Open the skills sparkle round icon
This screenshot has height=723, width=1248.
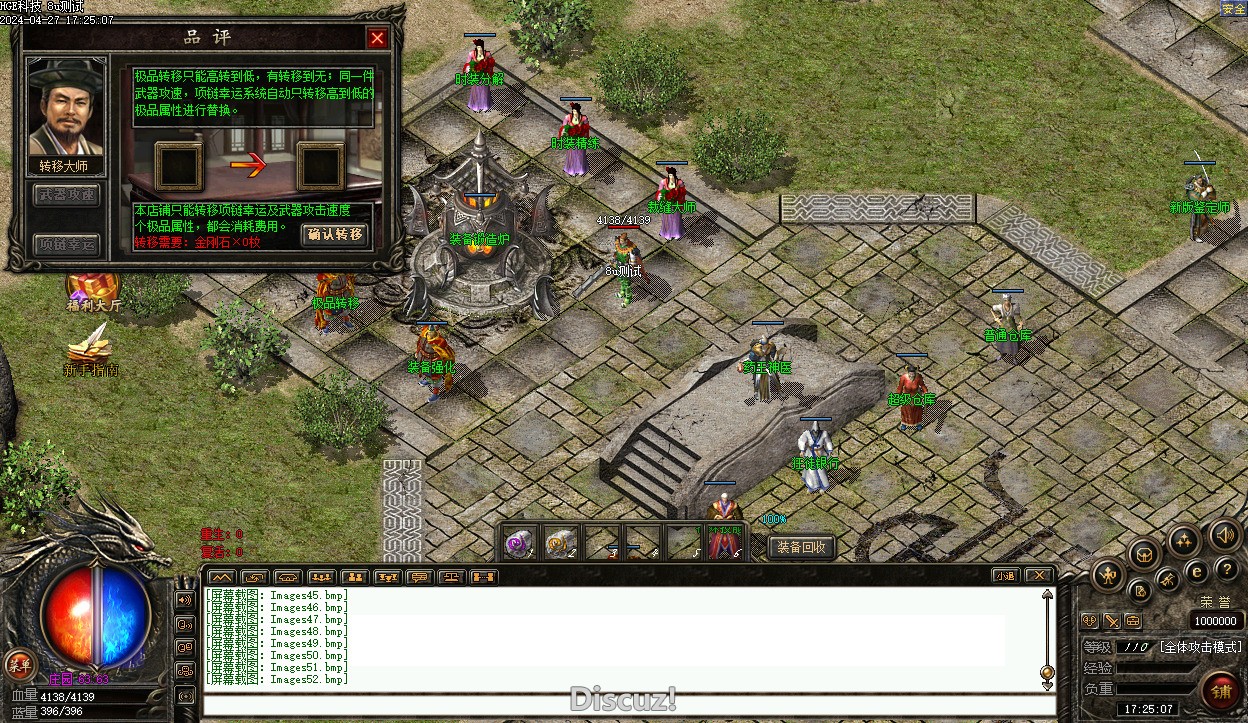[1185, 541]
